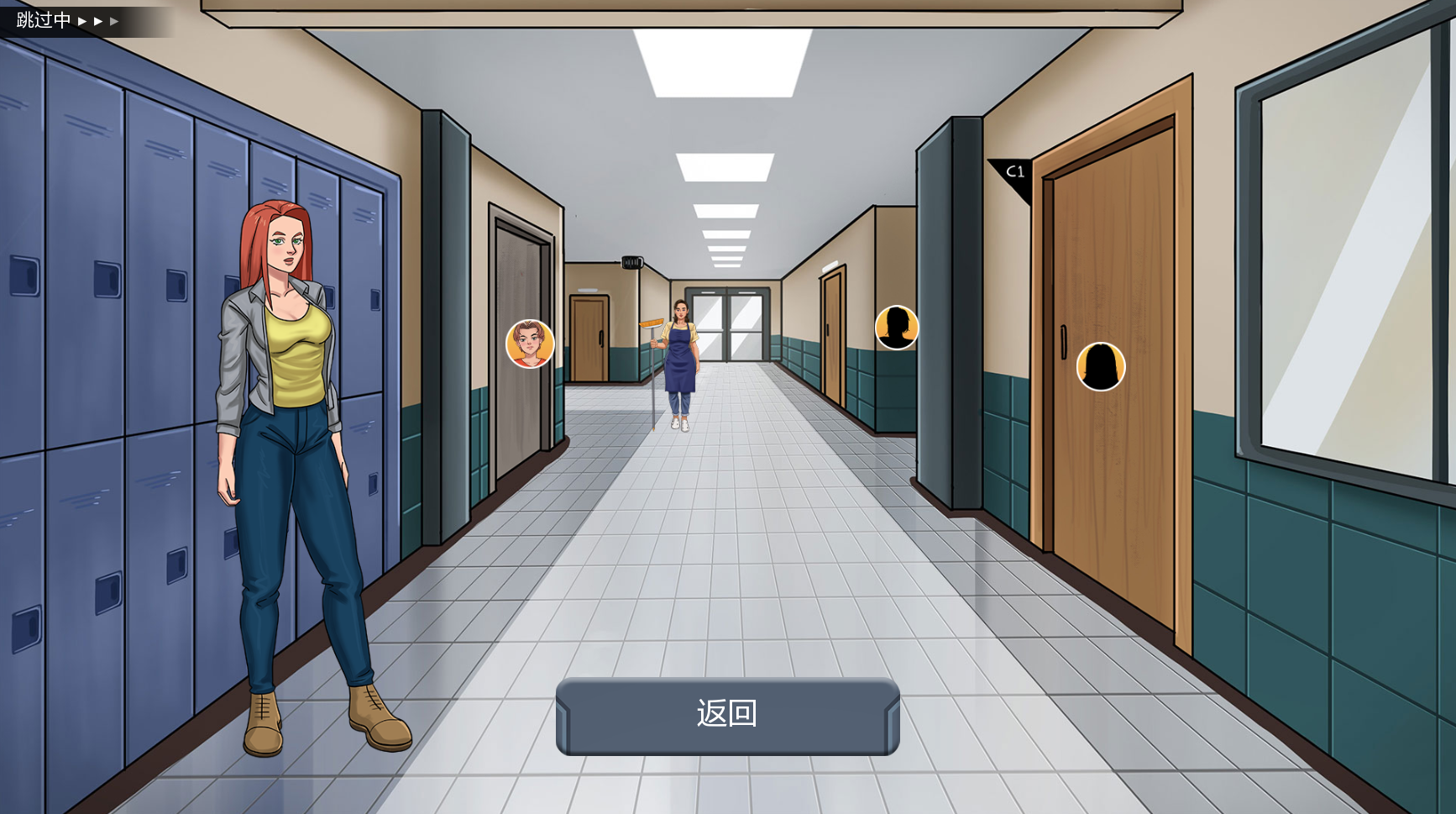
Task: Open the long-haired silhouette icon on C1 door
Action: click(x=1100, y=366)
